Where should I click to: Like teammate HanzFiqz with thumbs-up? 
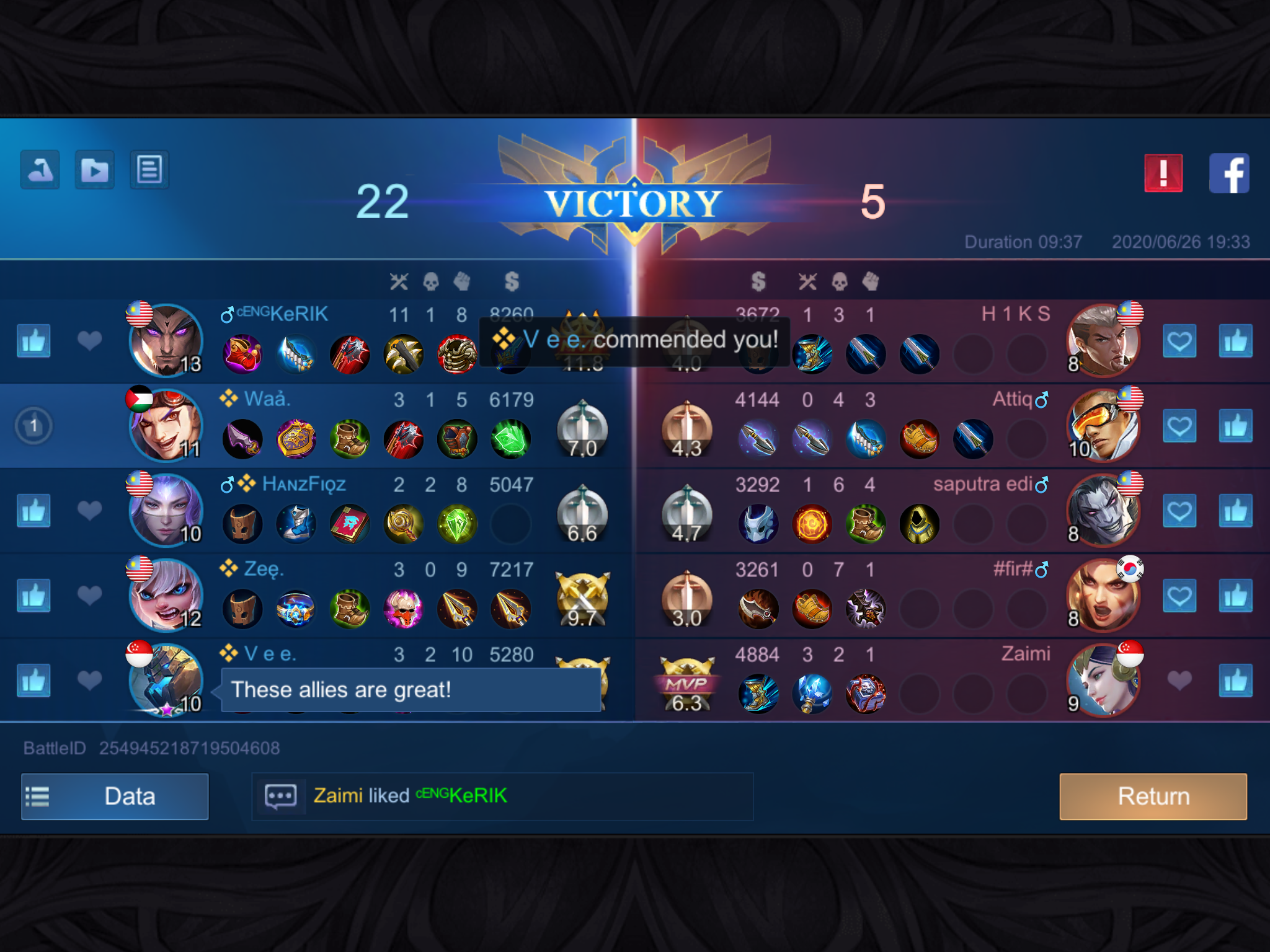point(33,511)
